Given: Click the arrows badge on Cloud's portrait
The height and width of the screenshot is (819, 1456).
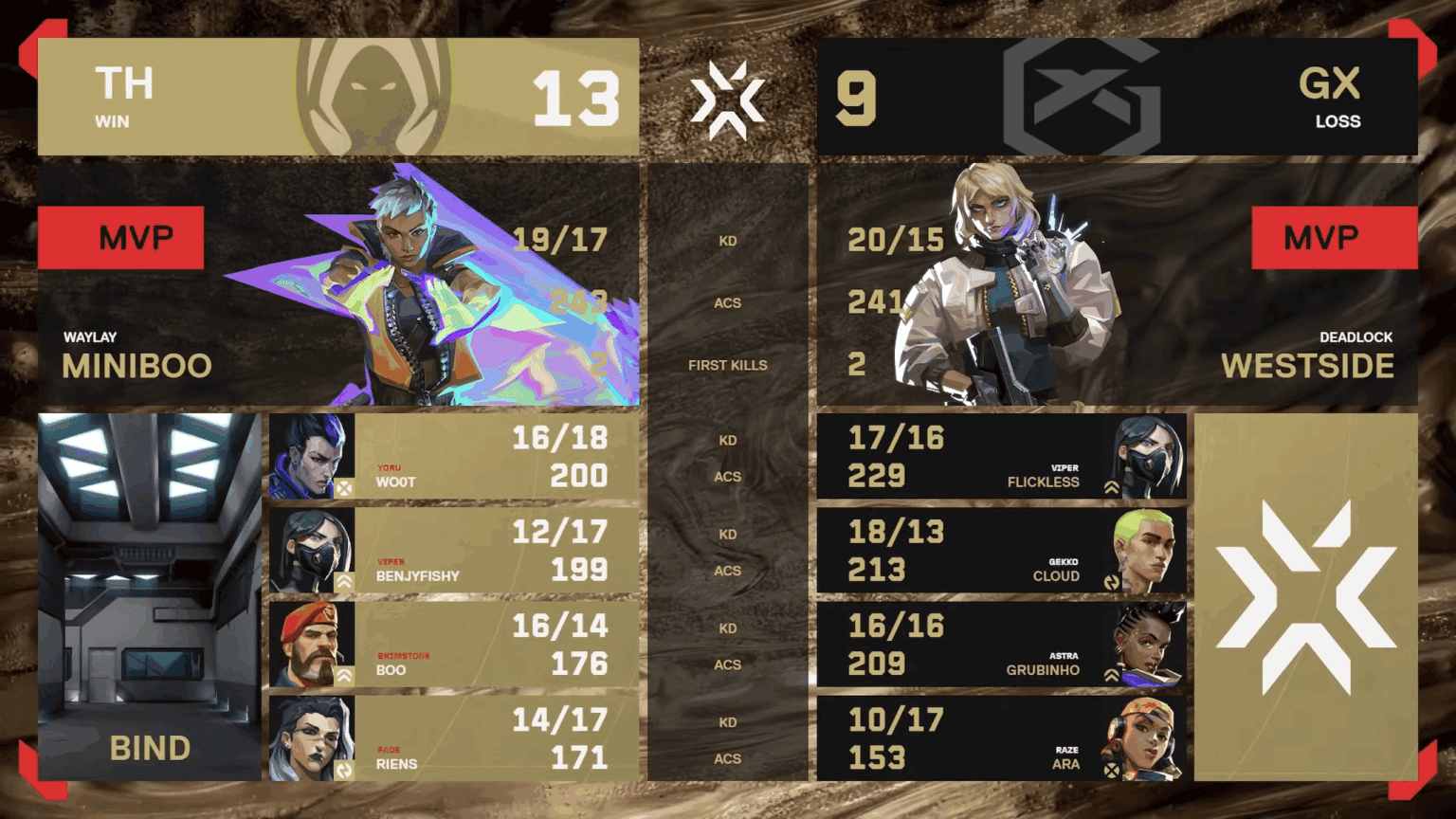Looking at the screenshot, I should point(1111,580).
